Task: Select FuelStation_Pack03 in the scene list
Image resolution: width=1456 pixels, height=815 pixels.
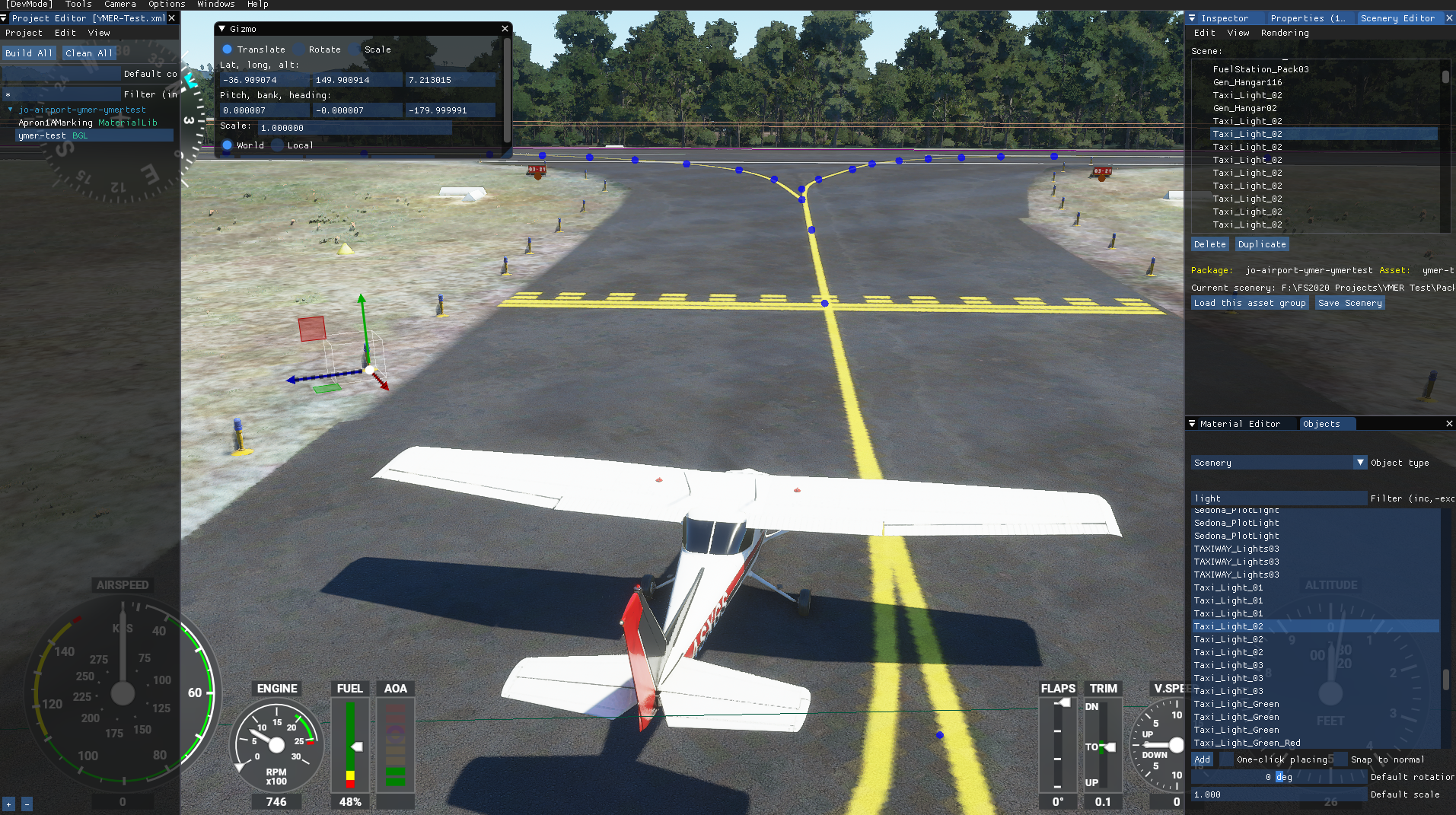Action: (x=1260, y=69)
